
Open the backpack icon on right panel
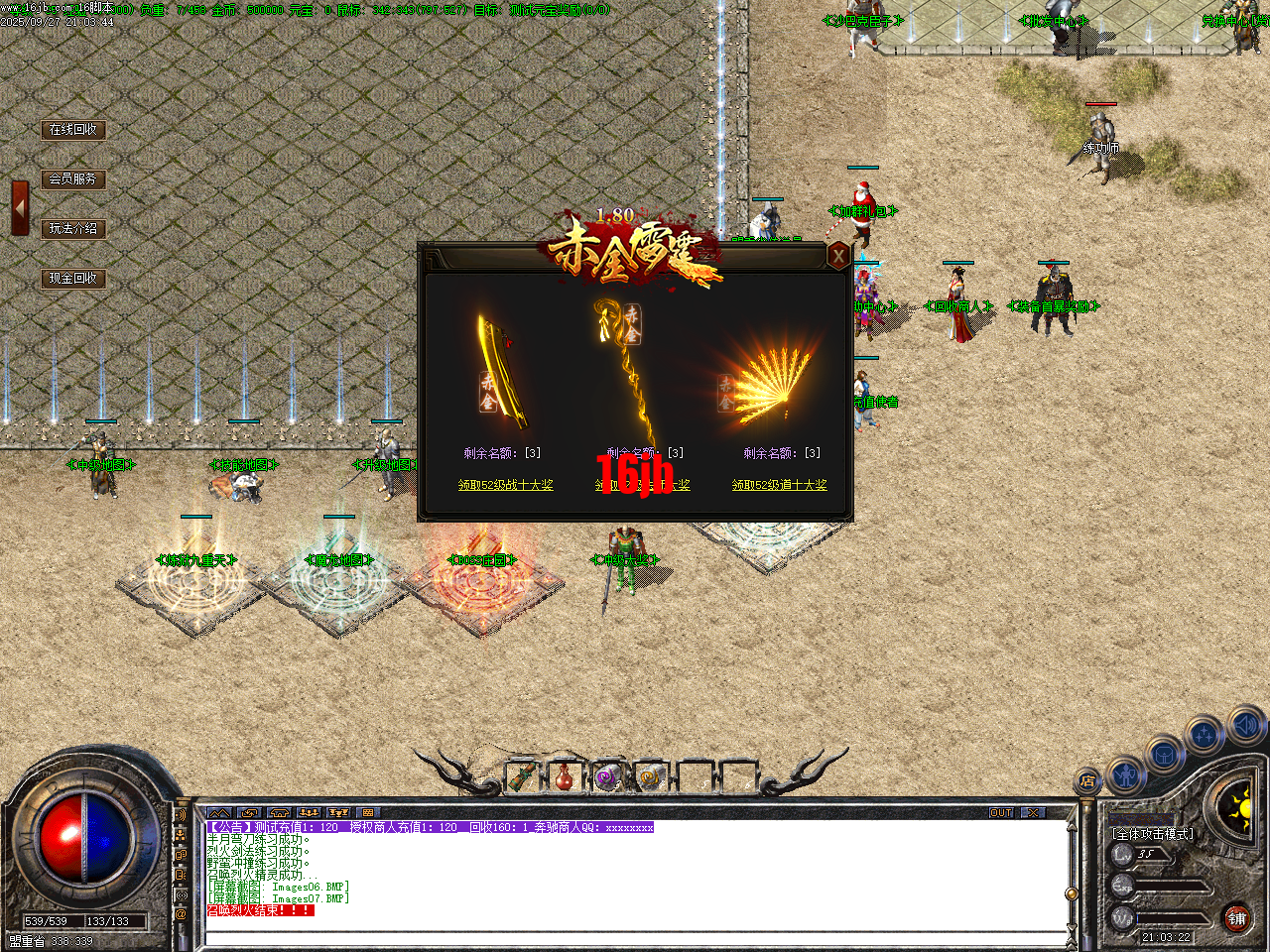click(x=1165, y=755)
